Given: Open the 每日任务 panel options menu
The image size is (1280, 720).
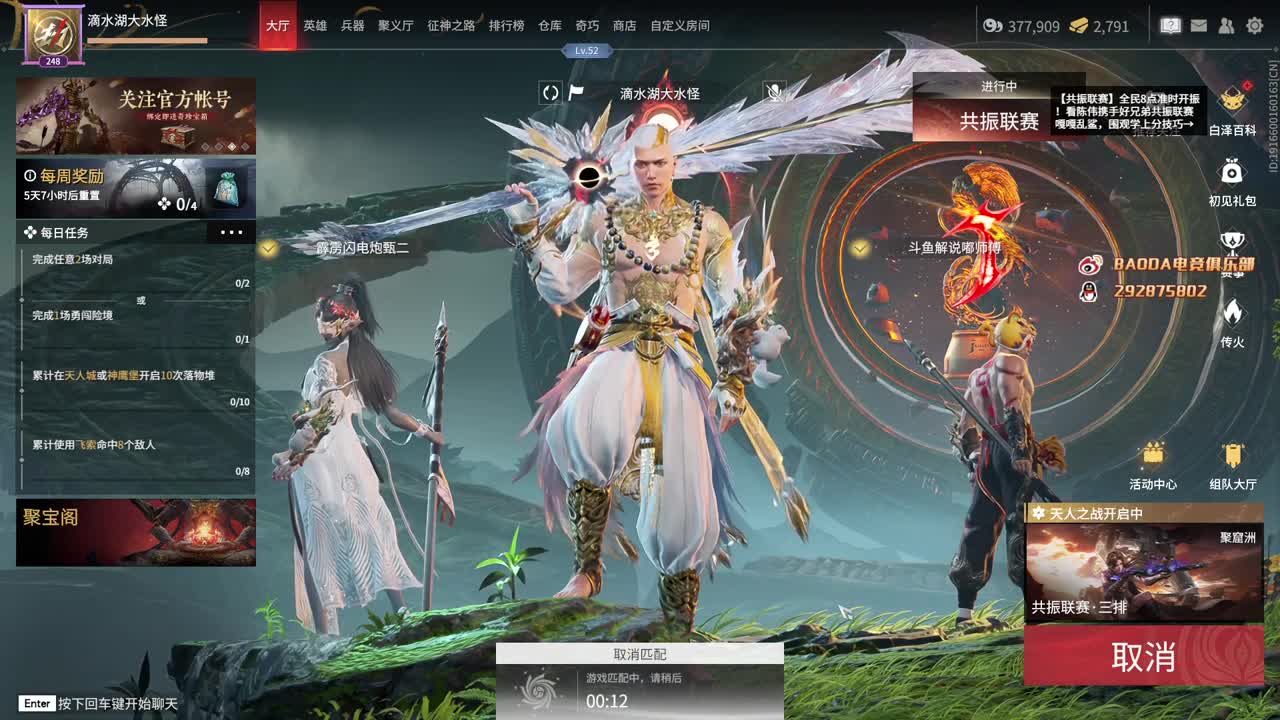Looking at the screenshot, I should pyautogui.click(x=231, y=231).
